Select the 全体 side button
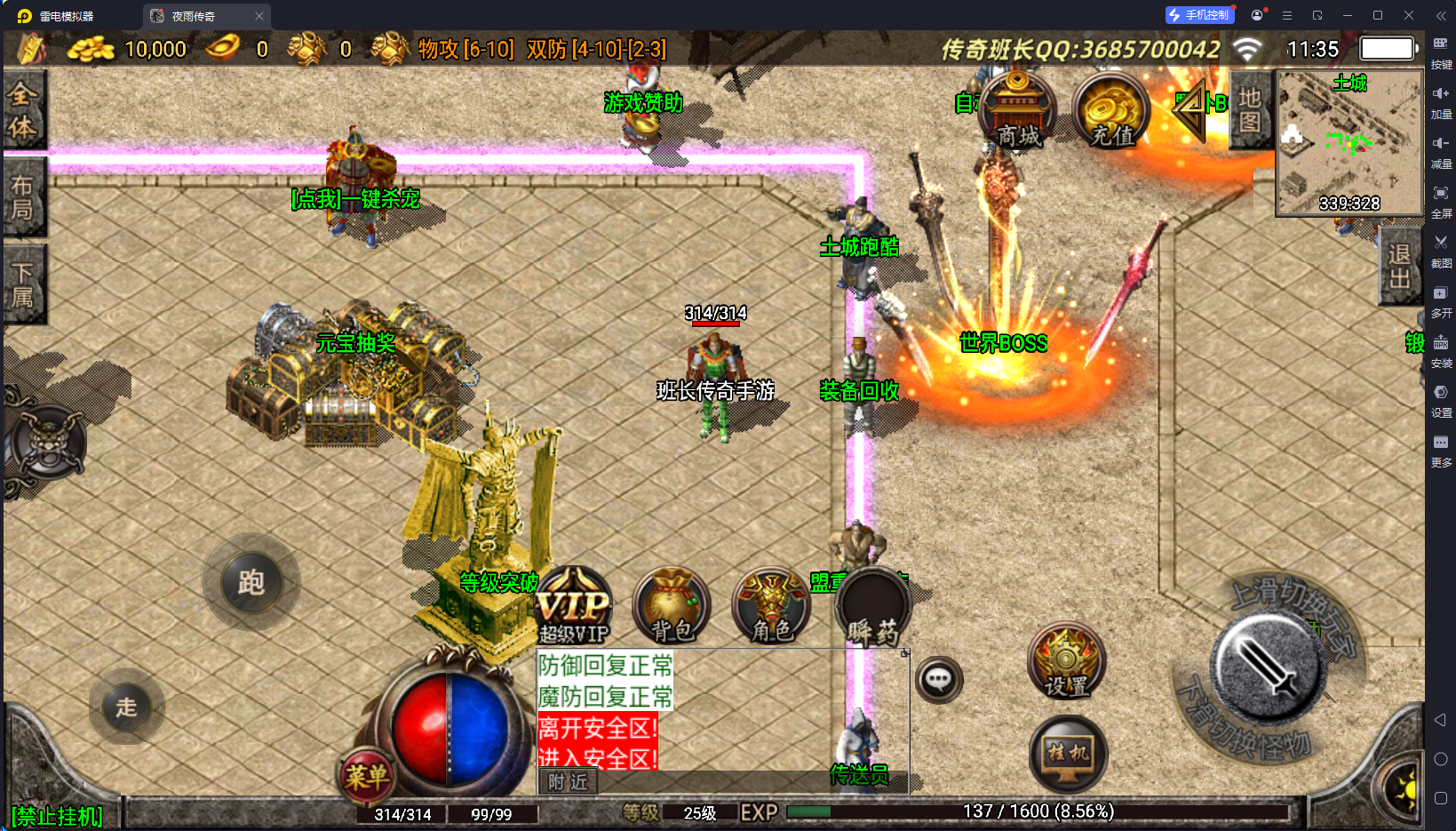The image size is (1456, 831). [23, 110]
